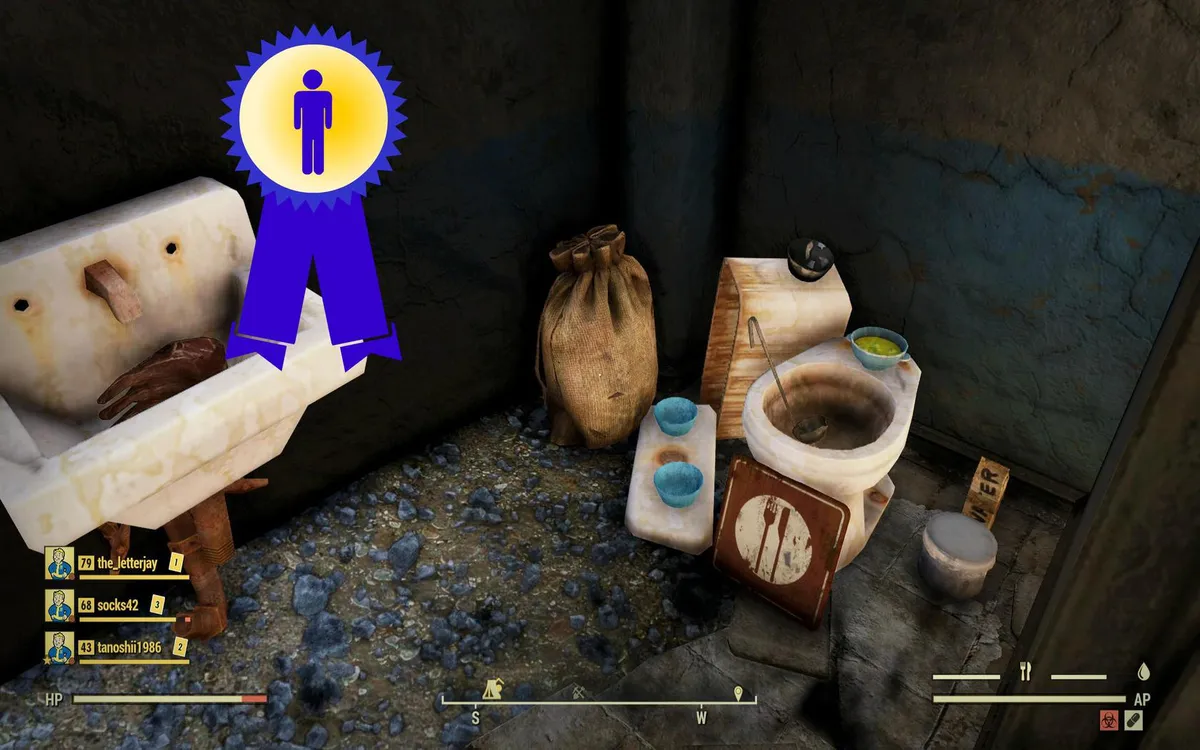Click the fork and knife hunger icon

click(x=1025, y=673)
